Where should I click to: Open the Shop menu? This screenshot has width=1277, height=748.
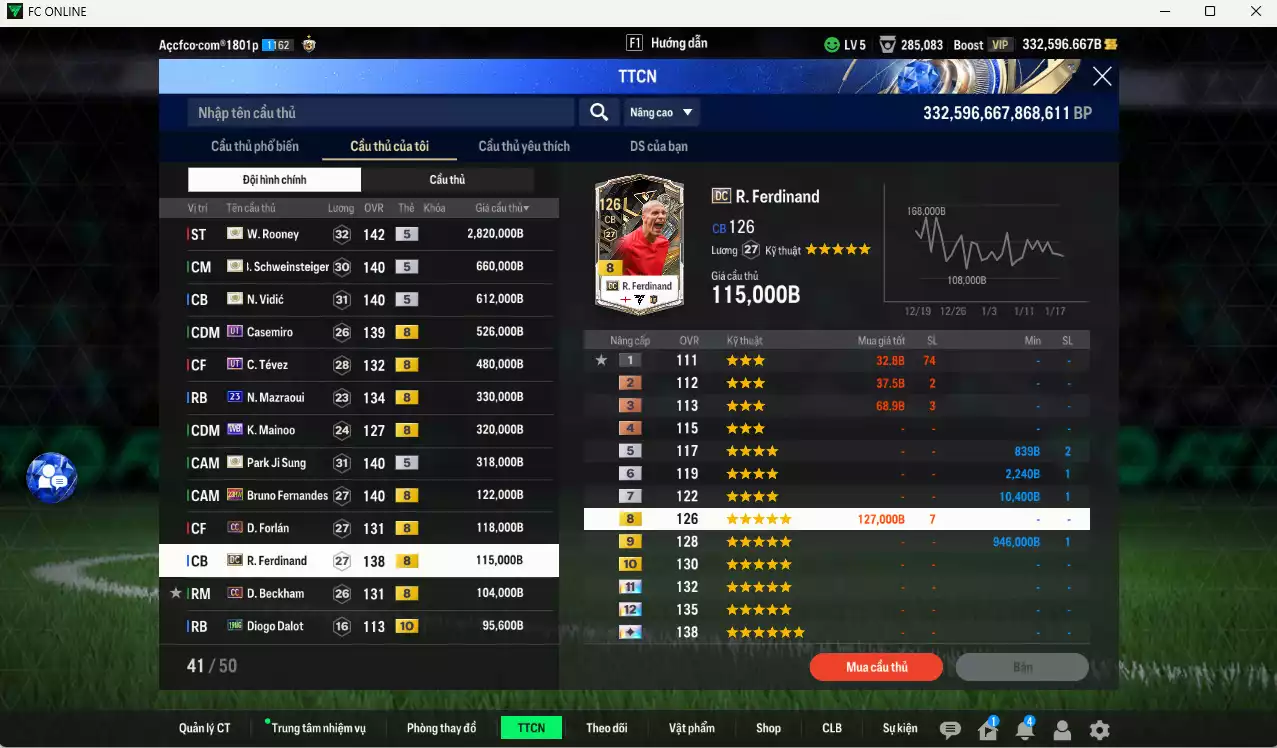click(x=768, y=728)
